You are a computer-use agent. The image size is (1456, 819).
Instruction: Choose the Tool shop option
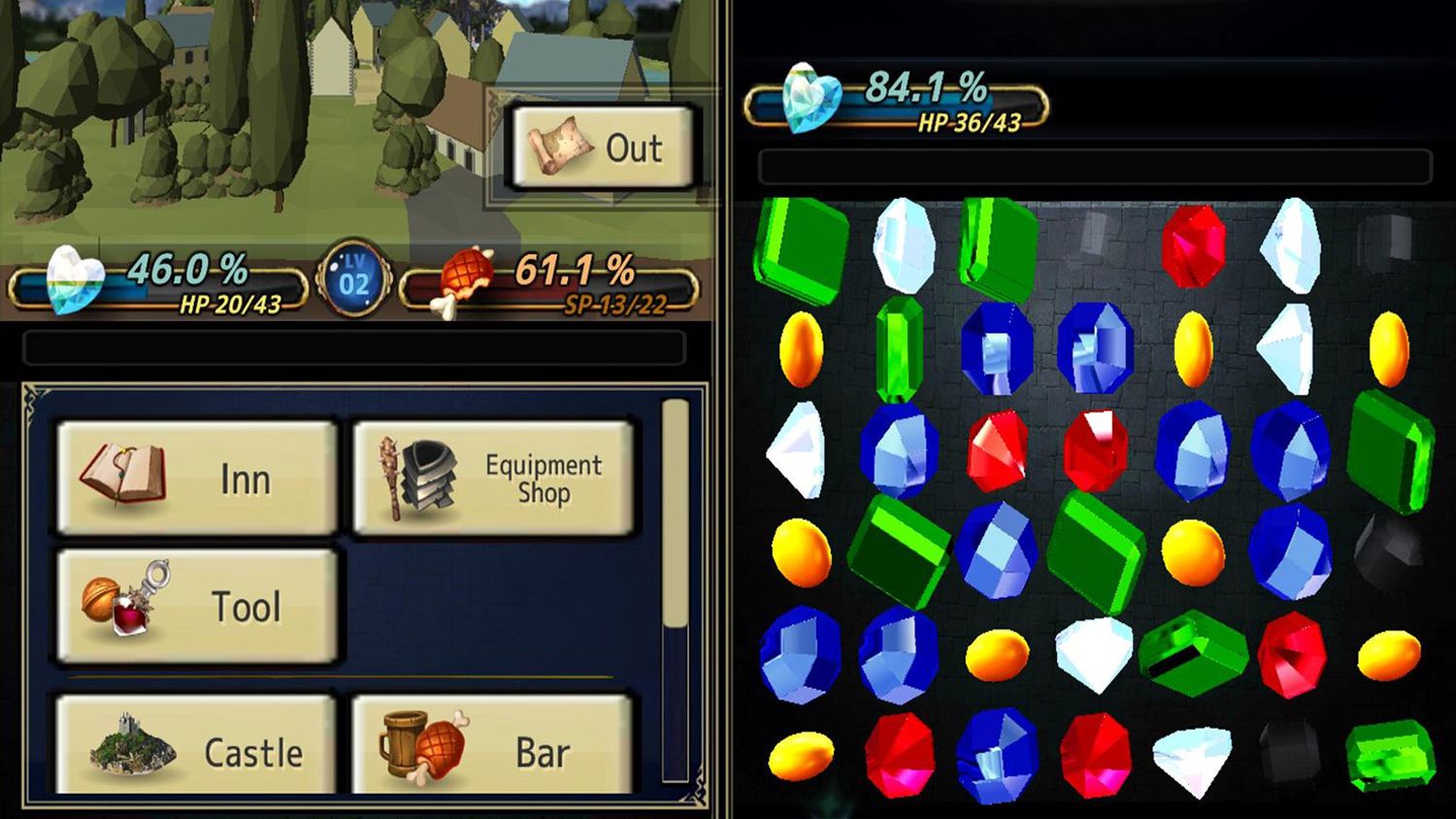click(197, 606)
